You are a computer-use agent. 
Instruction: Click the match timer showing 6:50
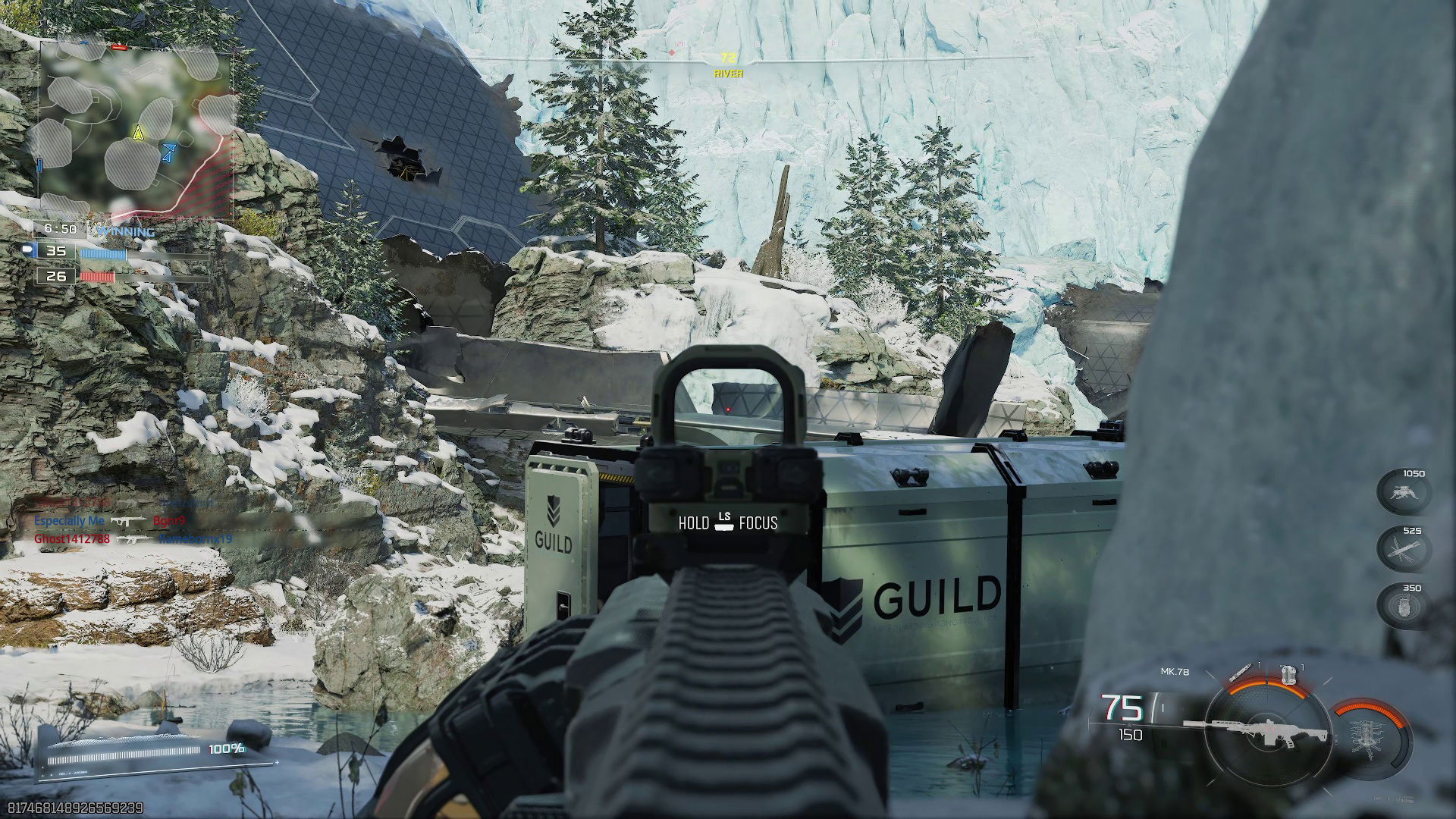[x=61, y=227]
